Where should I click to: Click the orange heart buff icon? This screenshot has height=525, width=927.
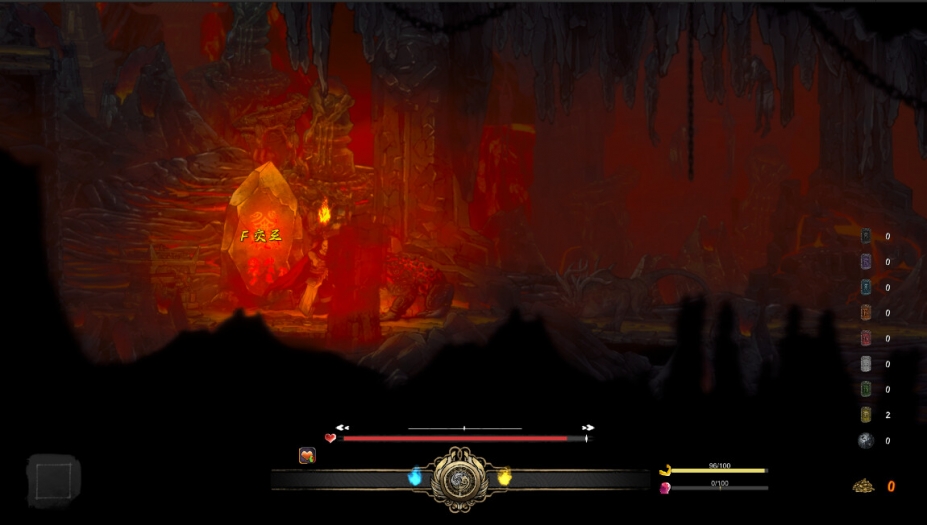(307, 456)
